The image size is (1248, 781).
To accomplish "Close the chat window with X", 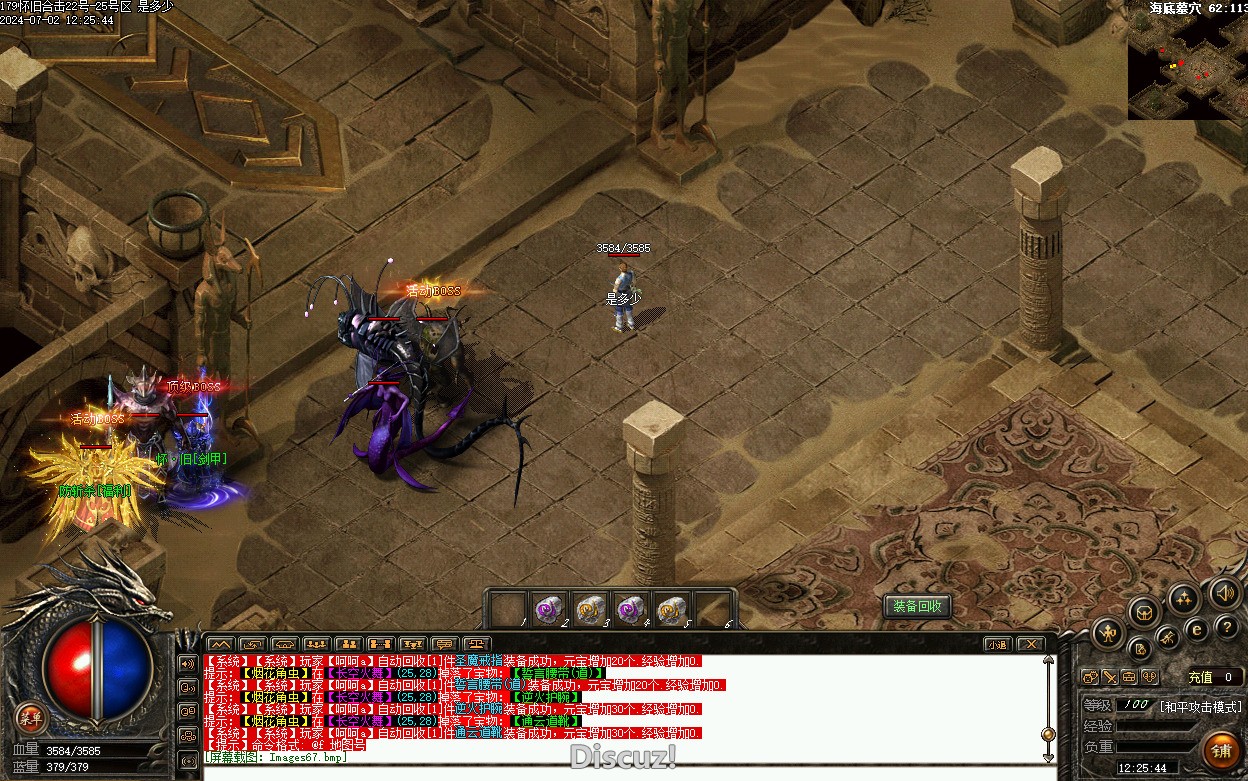I will point(1030,644).
